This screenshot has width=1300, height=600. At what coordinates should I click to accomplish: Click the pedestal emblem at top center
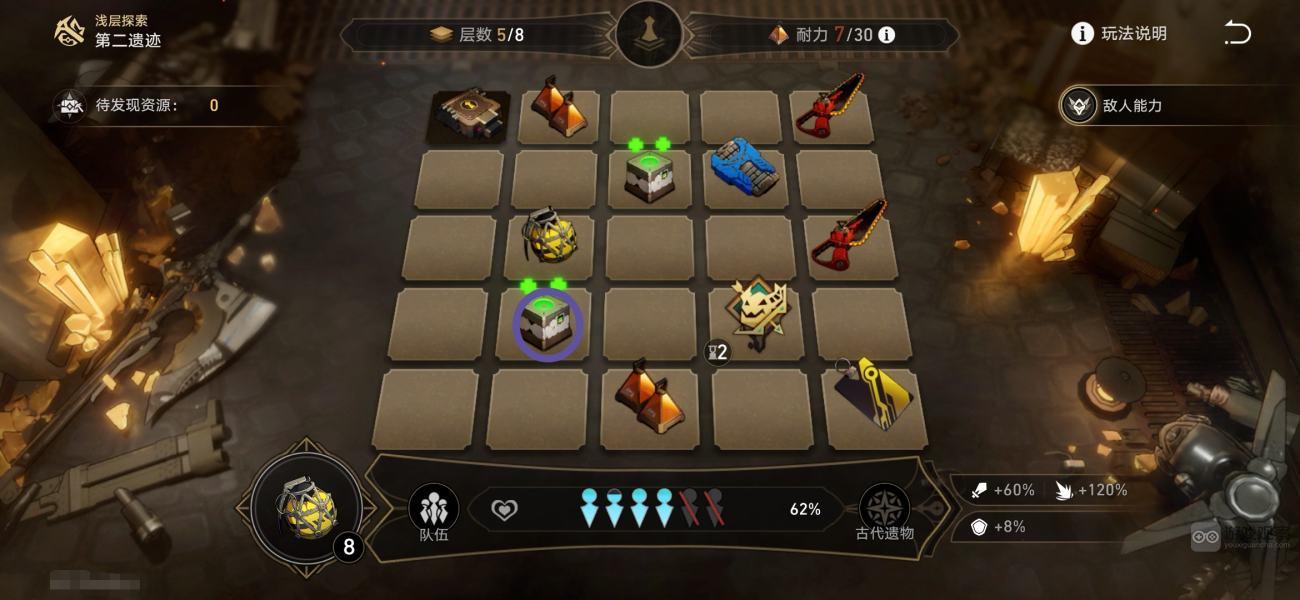click(650, 34)
